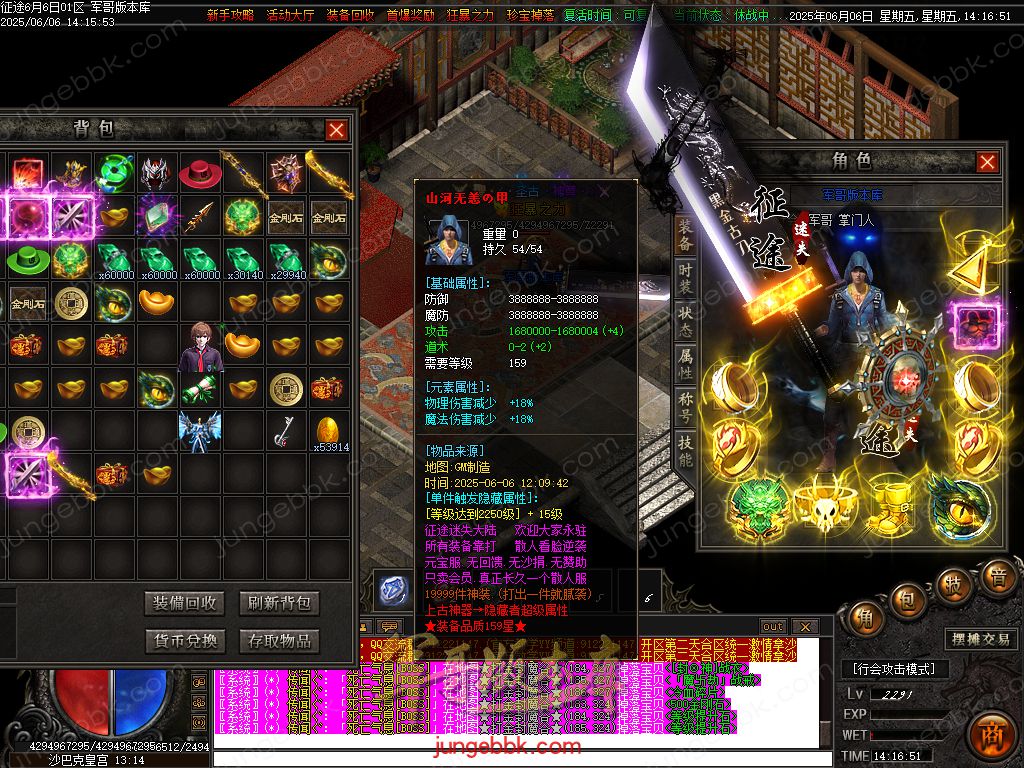Toggle the 行会攻击模式 attack mode
The image size is (1024, 768).
pos(894,669)
